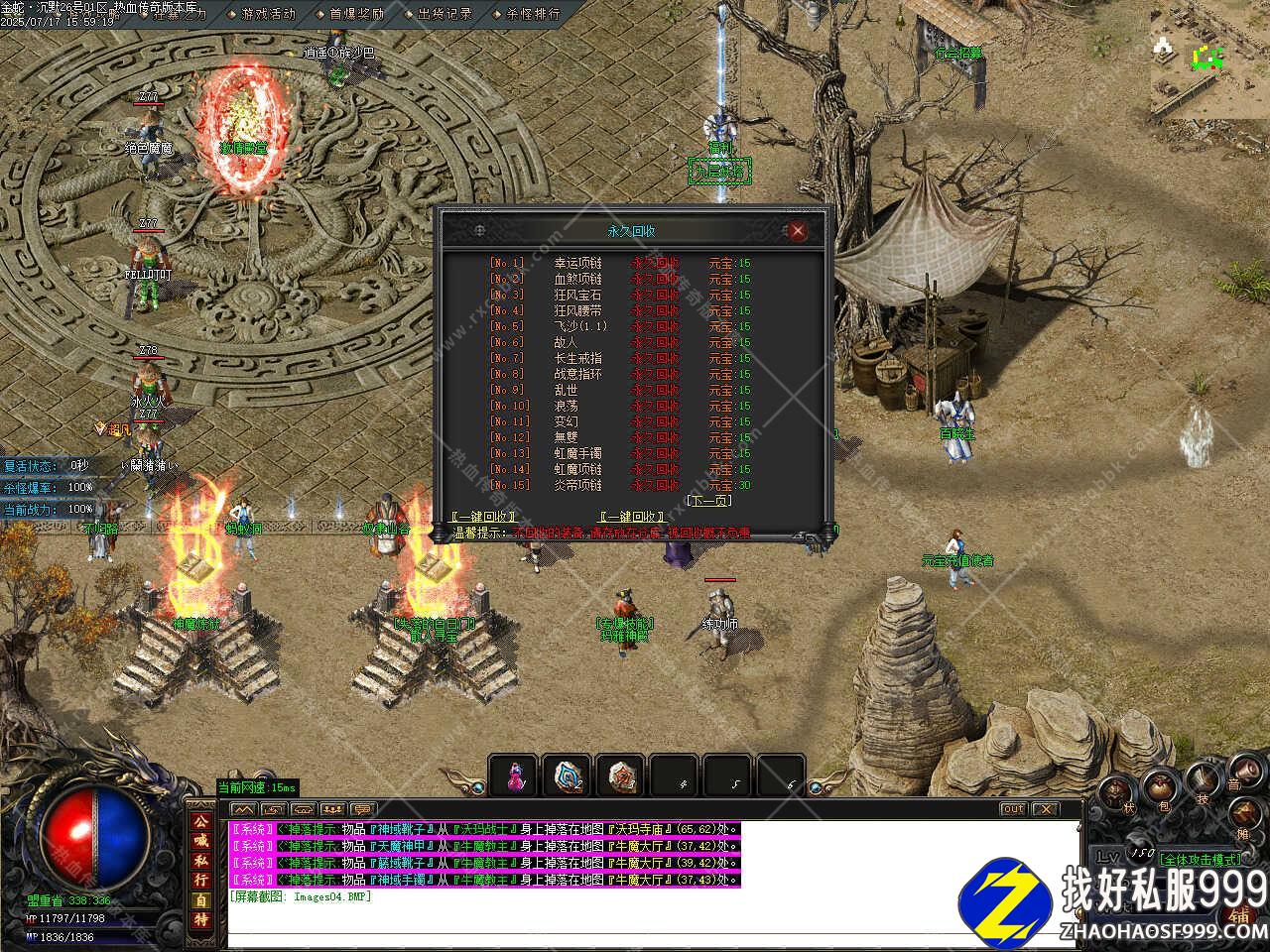Screen dimensions: 1270x952
Task: Go to next page with 下一页
Action: point(709,501)
